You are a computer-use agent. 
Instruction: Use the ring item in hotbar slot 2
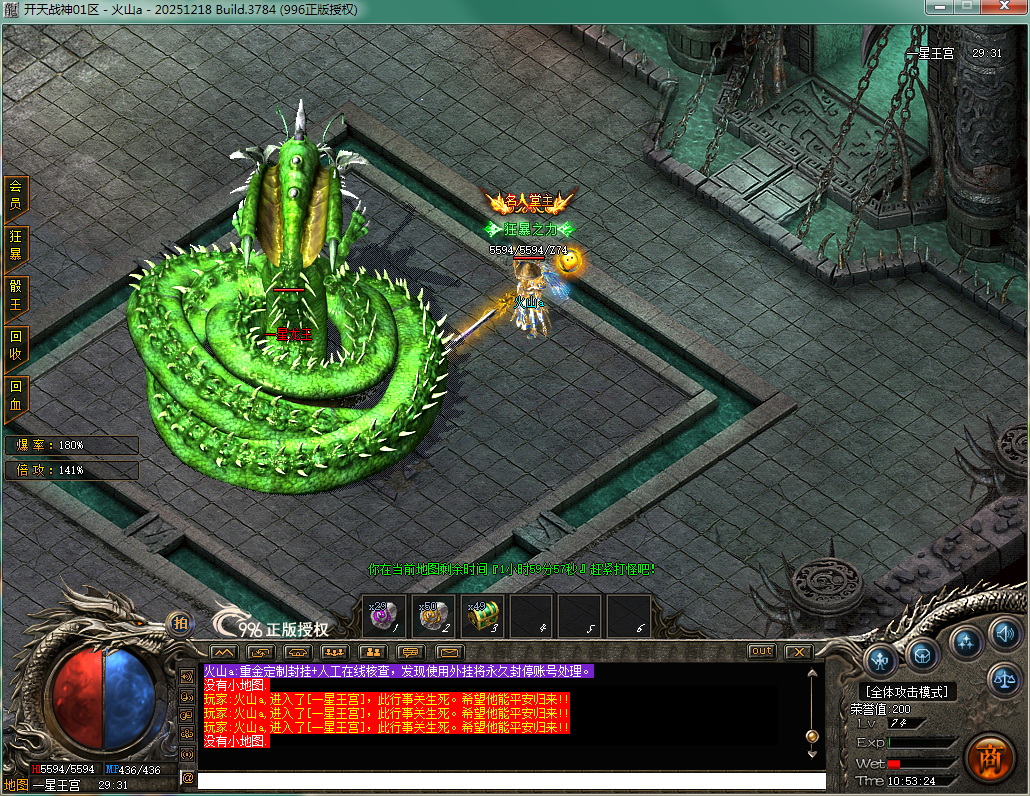click(434, 615)
